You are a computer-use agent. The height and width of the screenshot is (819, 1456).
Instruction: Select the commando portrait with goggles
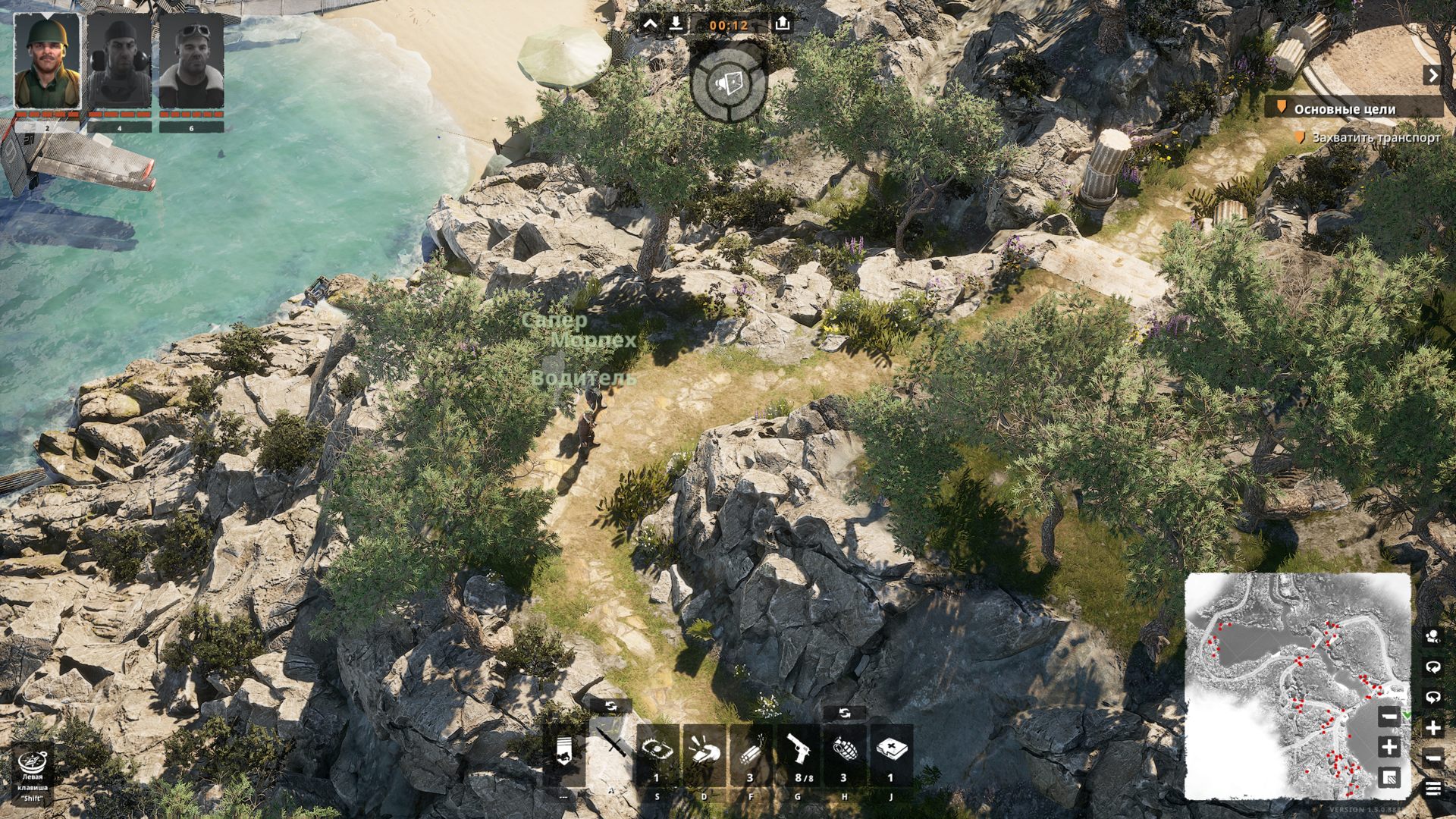point(191,62)
